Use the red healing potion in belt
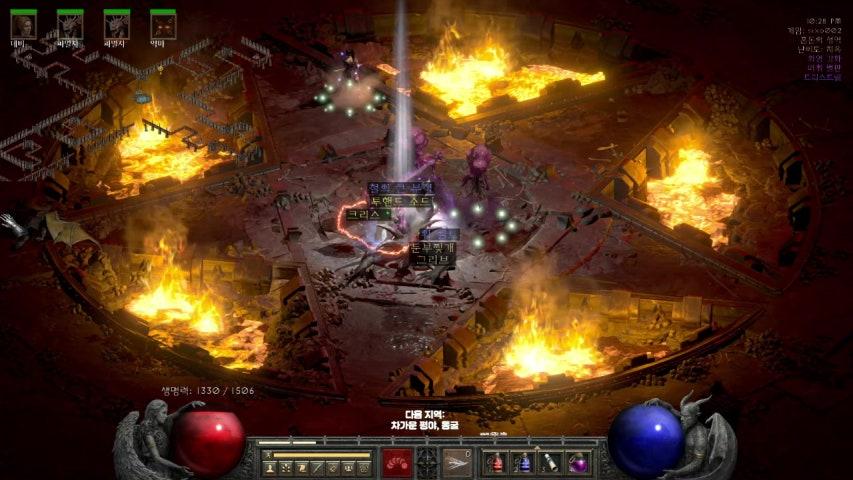The width and height of the screenshot is (853, 480). (x=497, y=462)
